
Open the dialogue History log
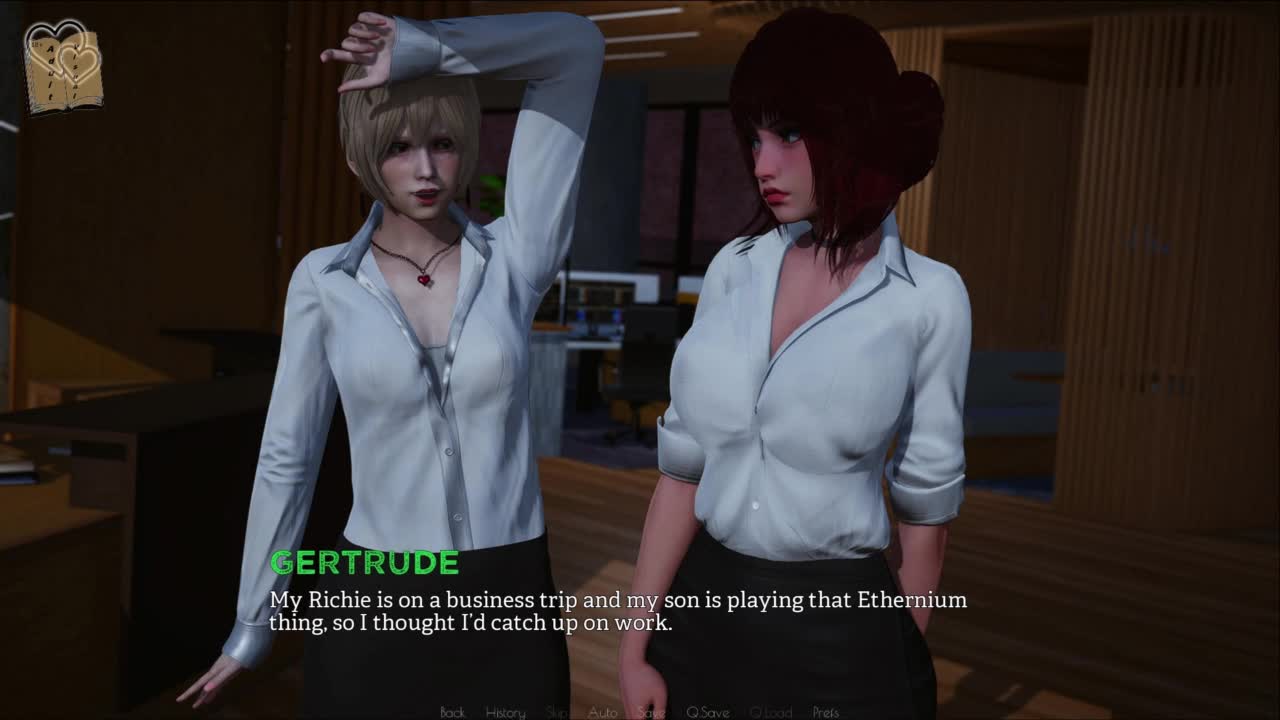pos(505,712)
